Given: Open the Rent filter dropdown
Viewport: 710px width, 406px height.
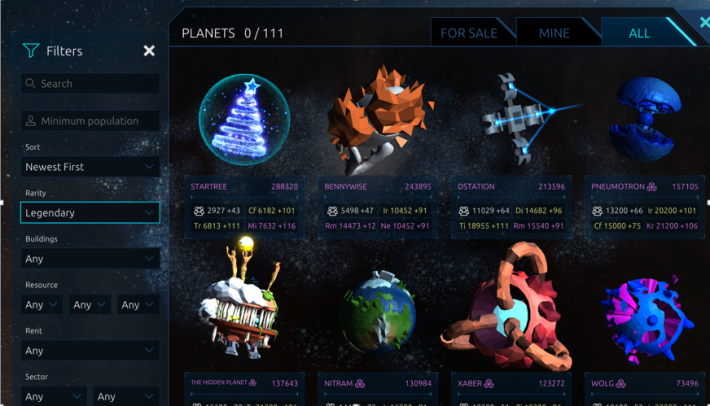Looking at the screenshot, I should (90, 351).
